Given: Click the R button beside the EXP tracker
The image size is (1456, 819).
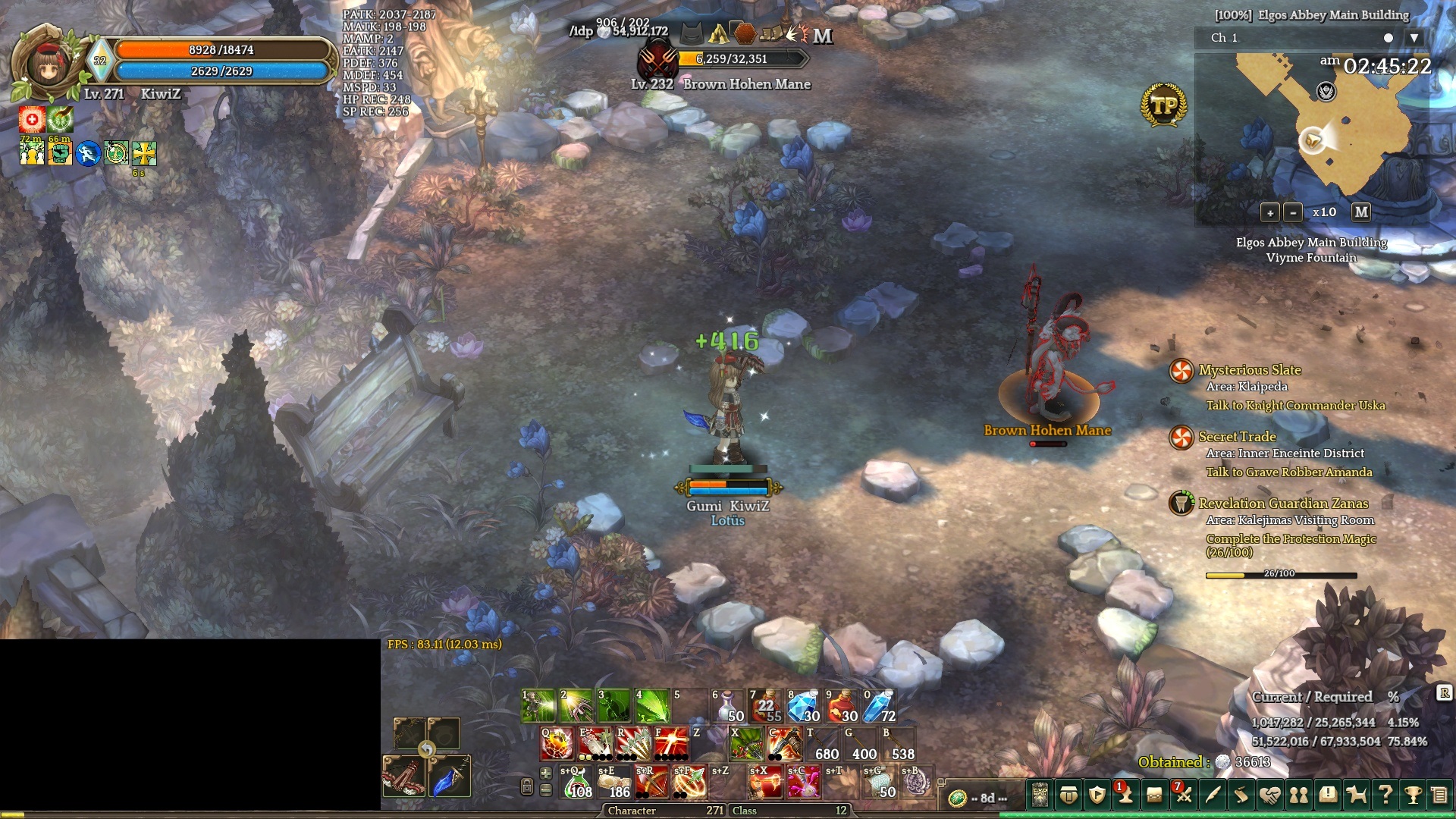Looking at the screenshot, I should (x=1444, y=692).
